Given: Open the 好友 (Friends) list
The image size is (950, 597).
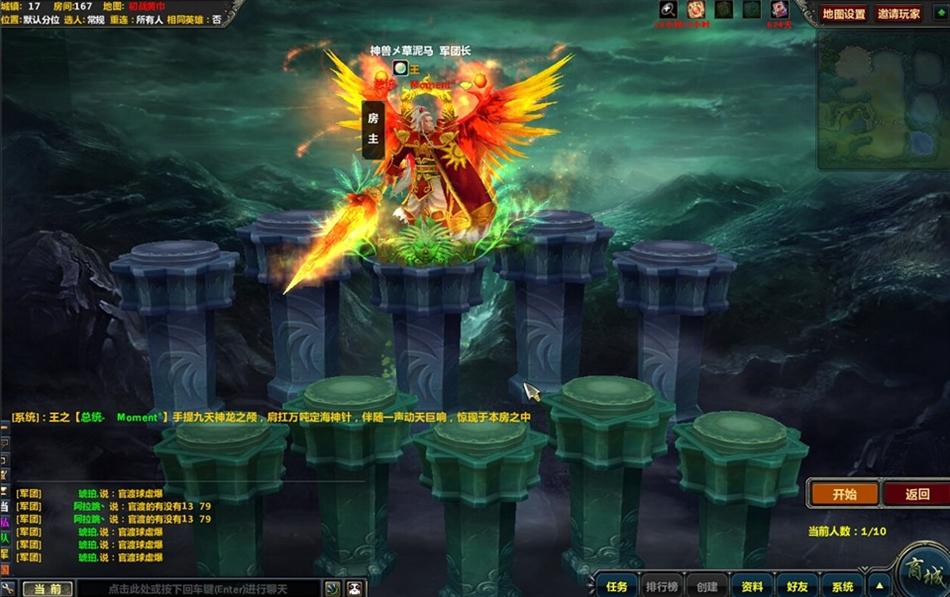Looking at the screenshot, I should (797, 587).
